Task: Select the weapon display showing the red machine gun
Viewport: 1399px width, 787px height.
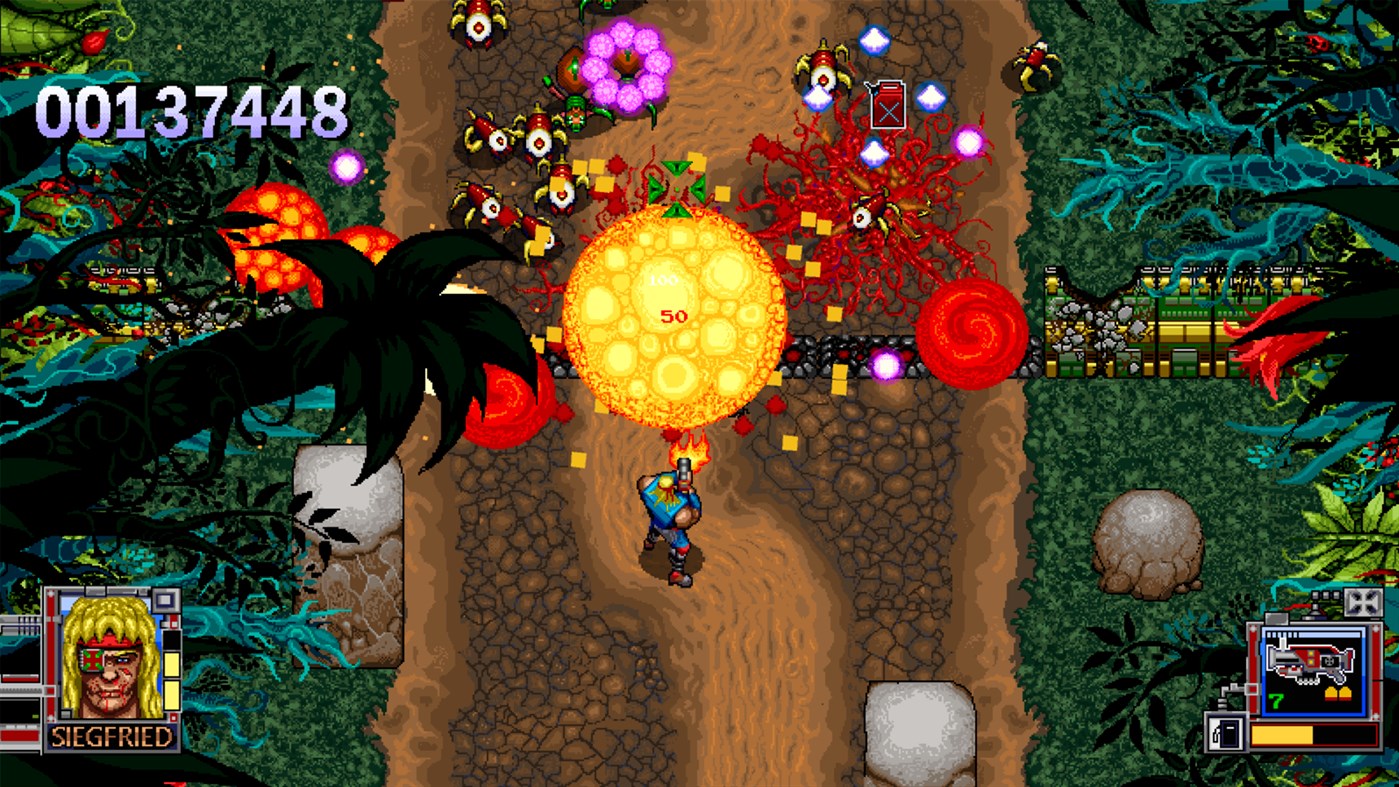Action: pos(1309,662)
